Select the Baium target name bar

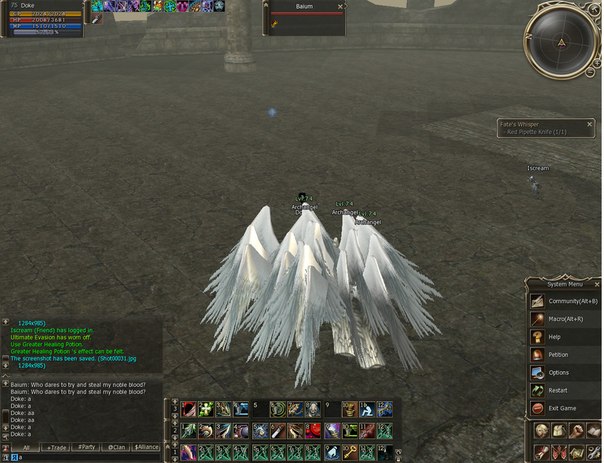click(x=304, y=6)
